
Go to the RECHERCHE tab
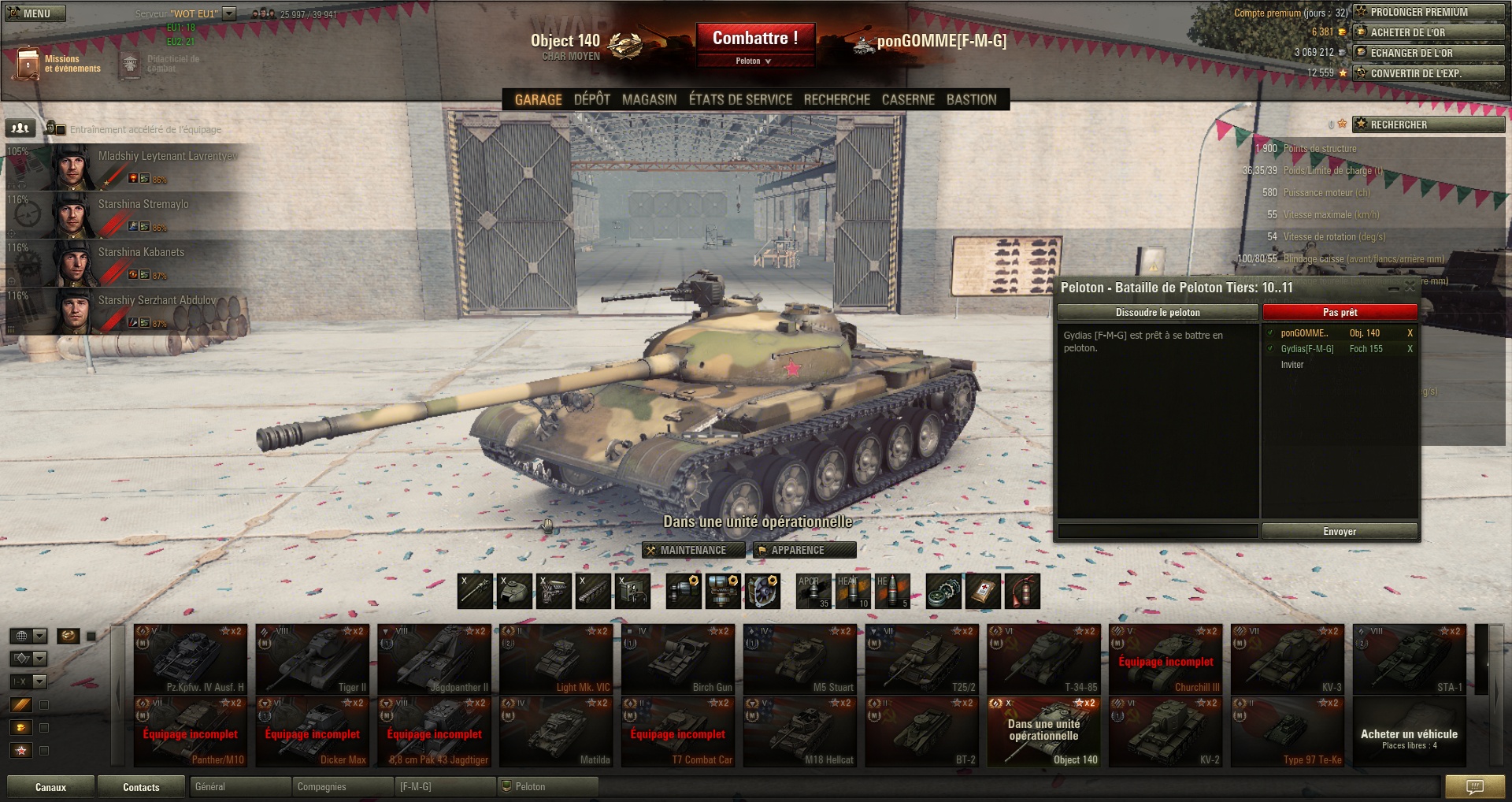(x=836, y=100)
